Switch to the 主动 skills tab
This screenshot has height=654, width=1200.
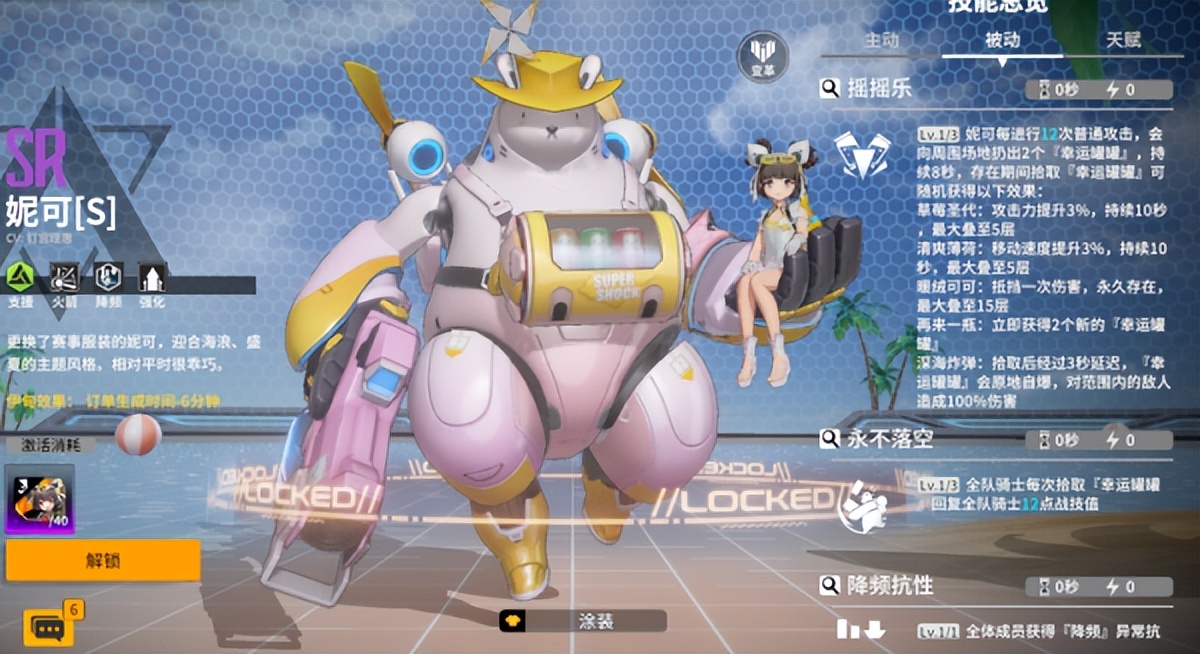click(x=882, y=41)
